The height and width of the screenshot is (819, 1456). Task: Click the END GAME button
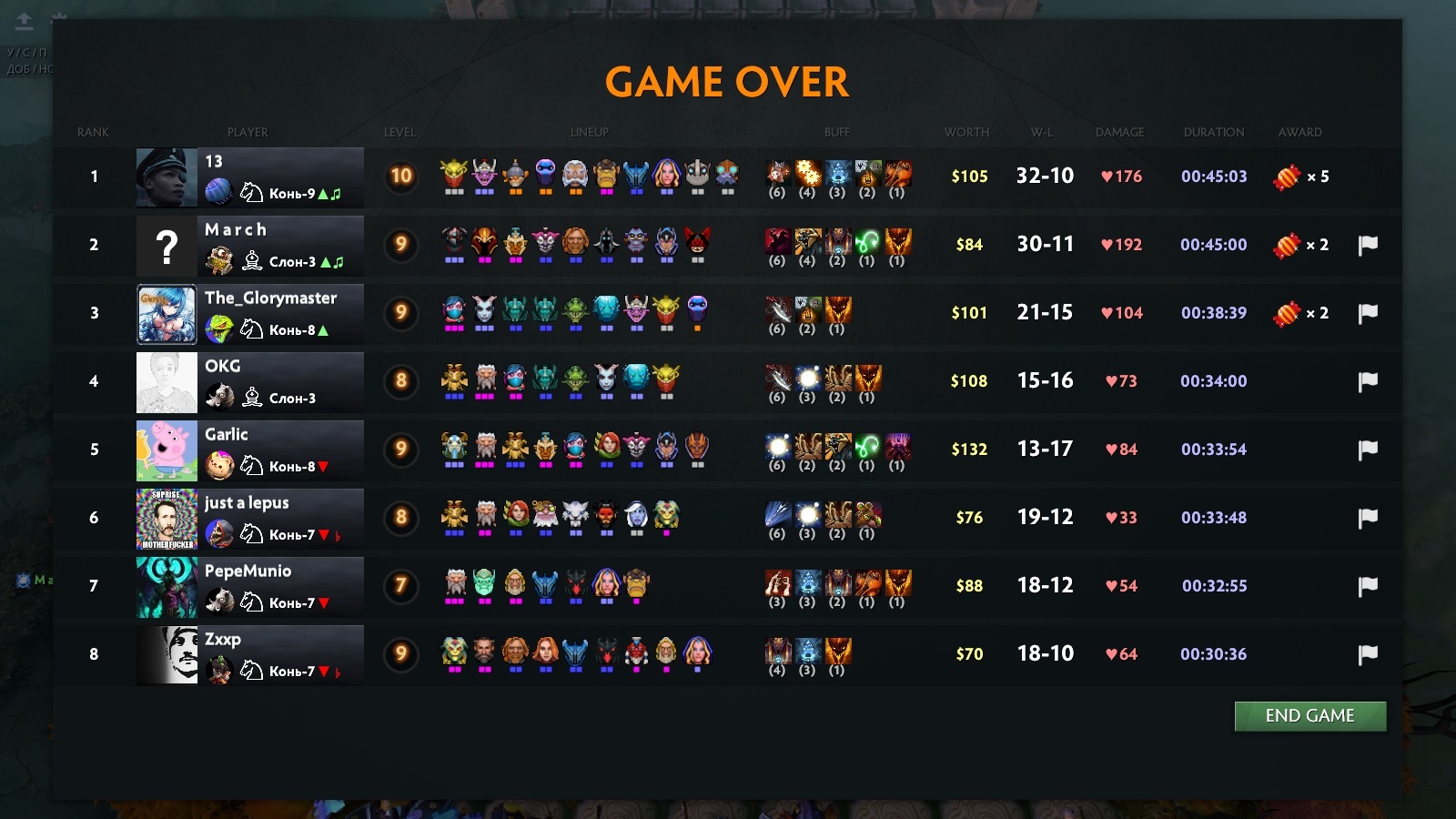1309,716
